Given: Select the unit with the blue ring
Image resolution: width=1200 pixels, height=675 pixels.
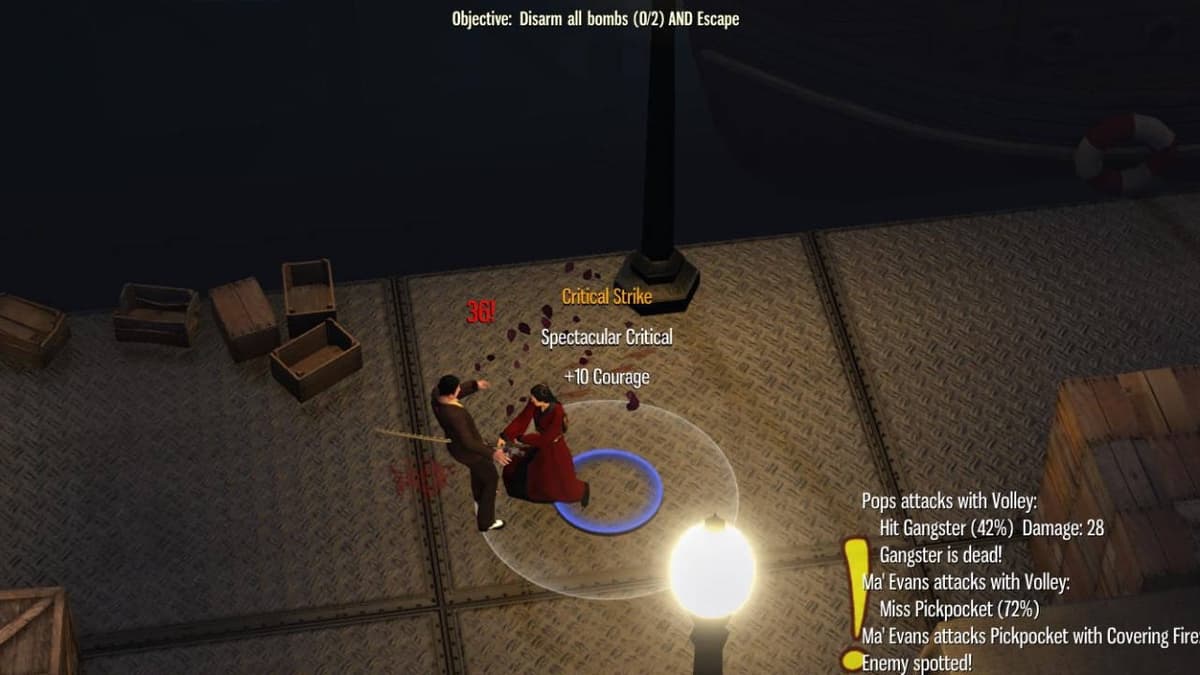Looking at the screenshot, I should pos(545,445).
